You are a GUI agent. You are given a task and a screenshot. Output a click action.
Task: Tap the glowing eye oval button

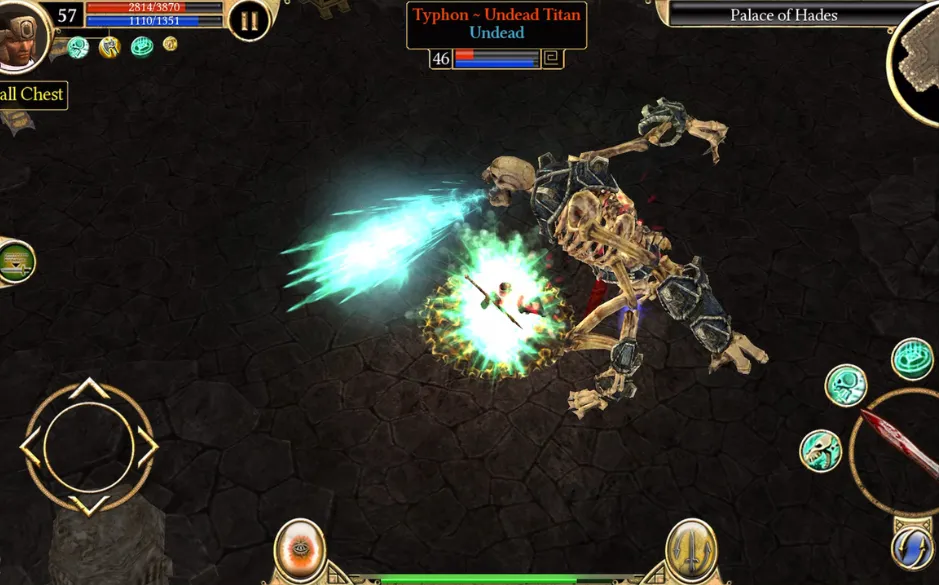(x=299, y=549)
